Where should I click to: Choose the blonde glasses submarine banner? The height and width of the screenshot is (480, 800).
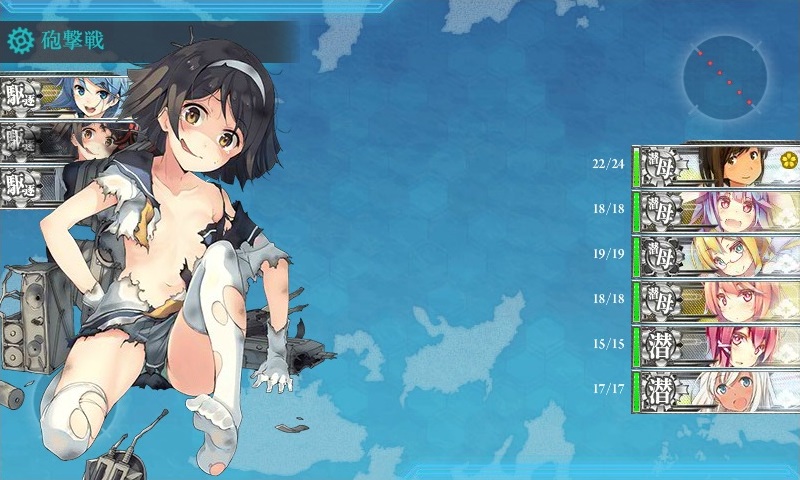click(717, 254)
